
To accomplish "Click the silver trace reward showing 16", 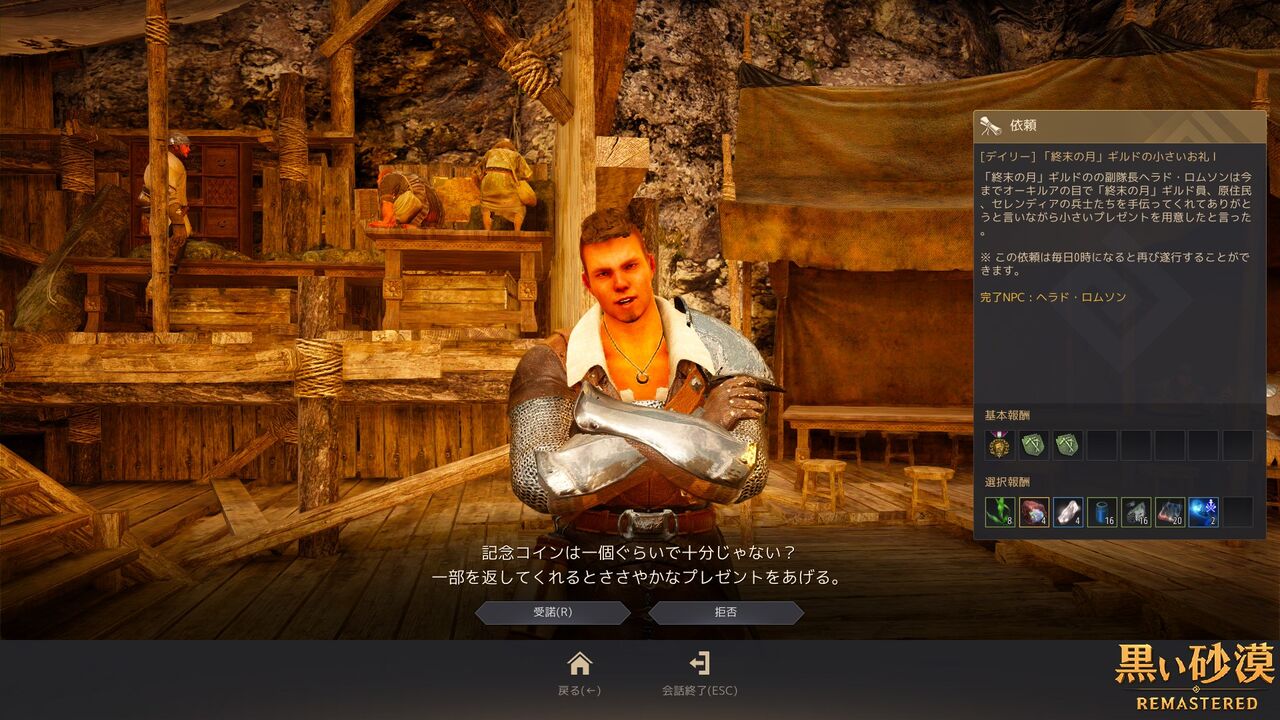I will pos(1135,512).
